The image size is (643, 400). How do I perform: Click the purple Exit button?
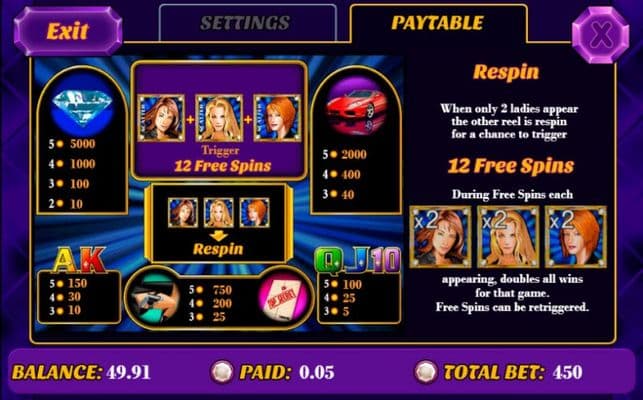click(x=67, y=29)
